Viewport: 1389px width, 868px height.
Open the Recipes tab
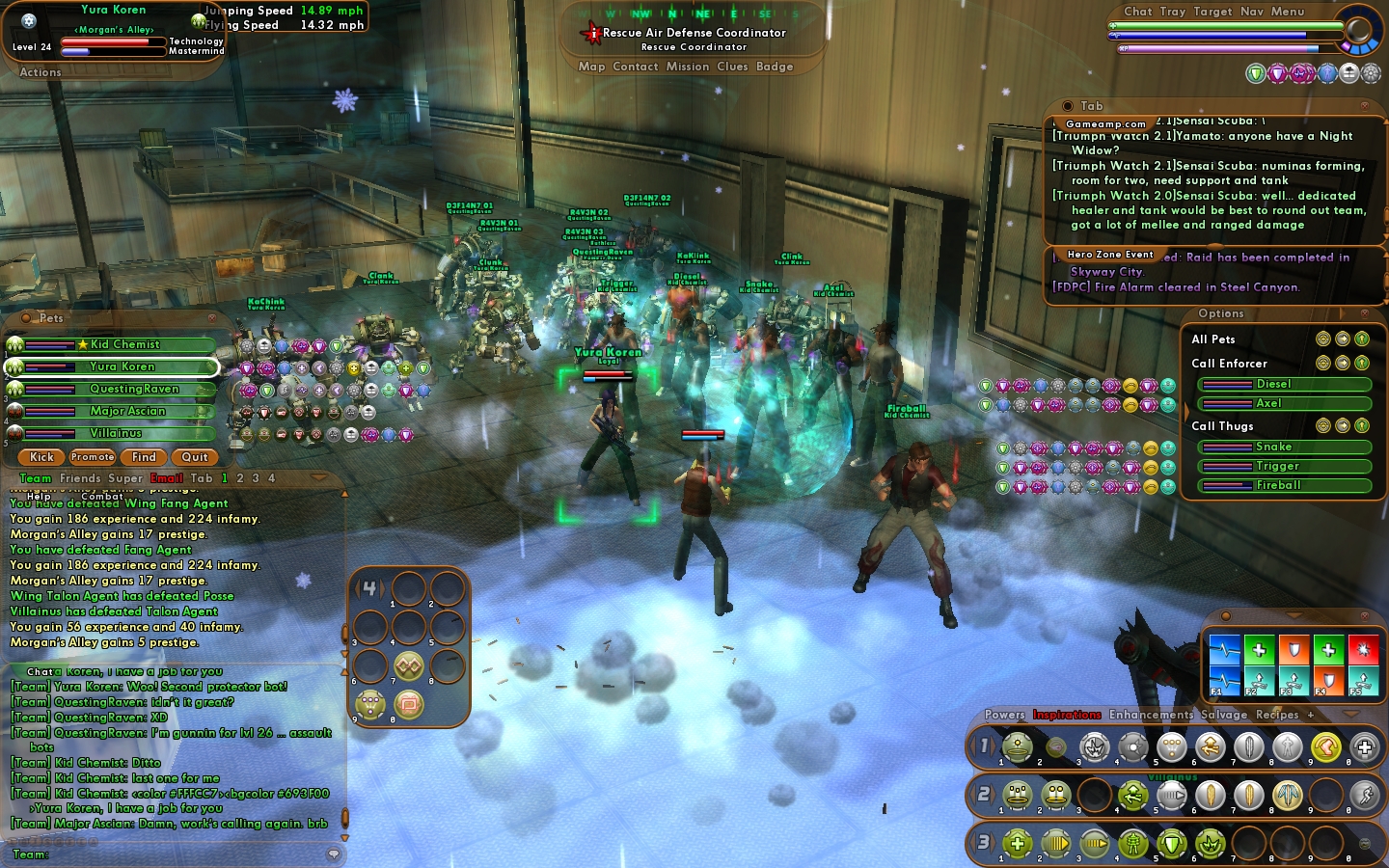pyautogui.click(x=1277, y=715)
